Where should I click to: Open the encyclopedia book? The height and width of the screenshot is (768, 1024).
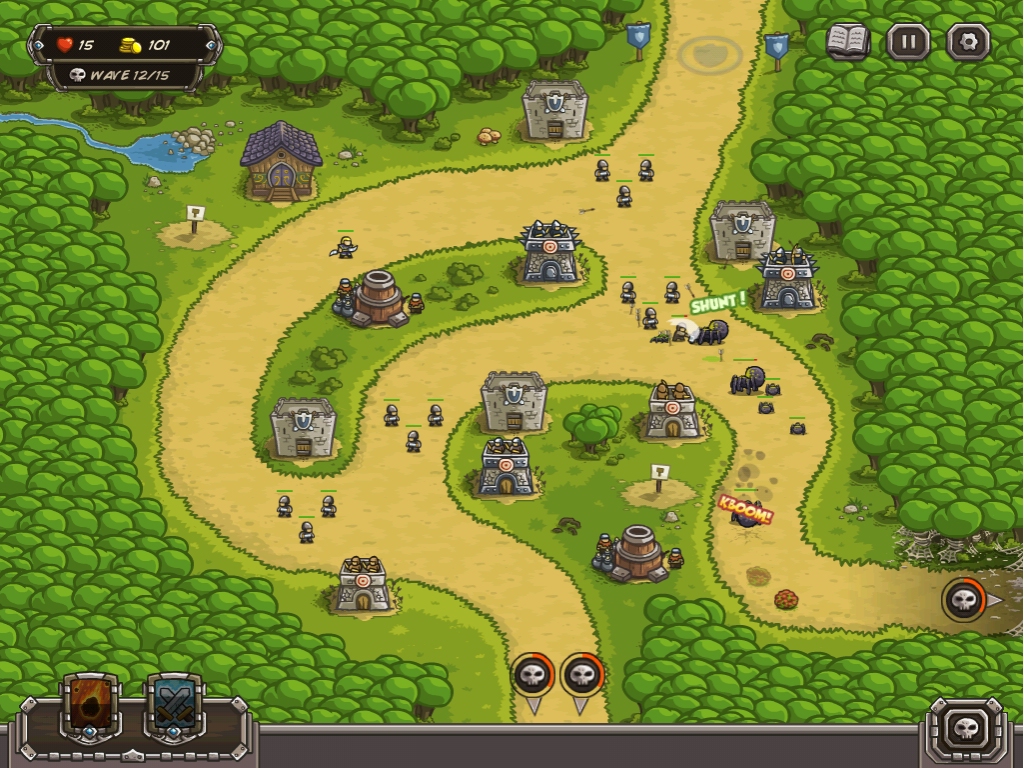(x=847, y=42)
